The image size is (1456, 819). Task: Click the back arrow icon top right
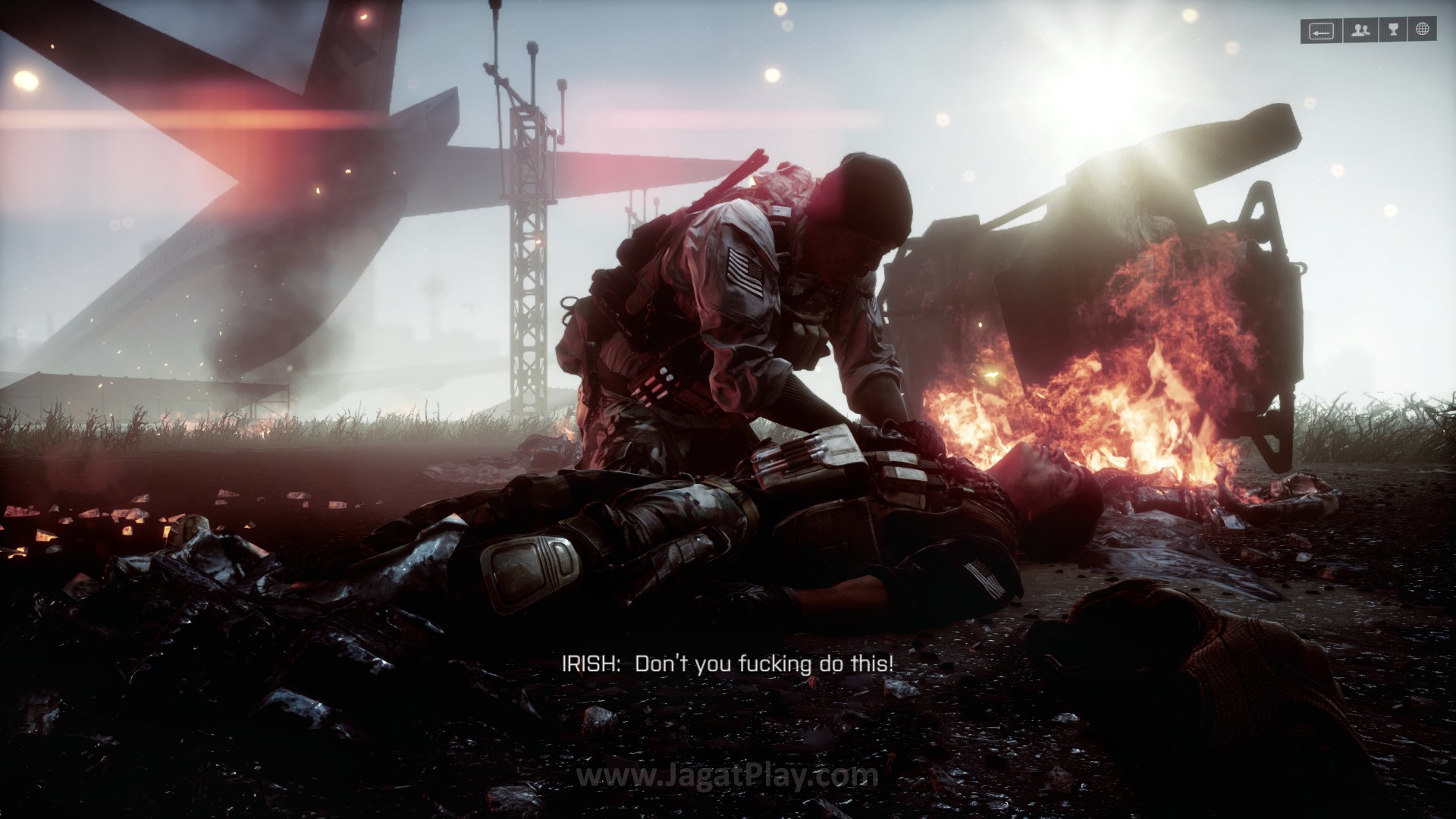[1321, 30]
